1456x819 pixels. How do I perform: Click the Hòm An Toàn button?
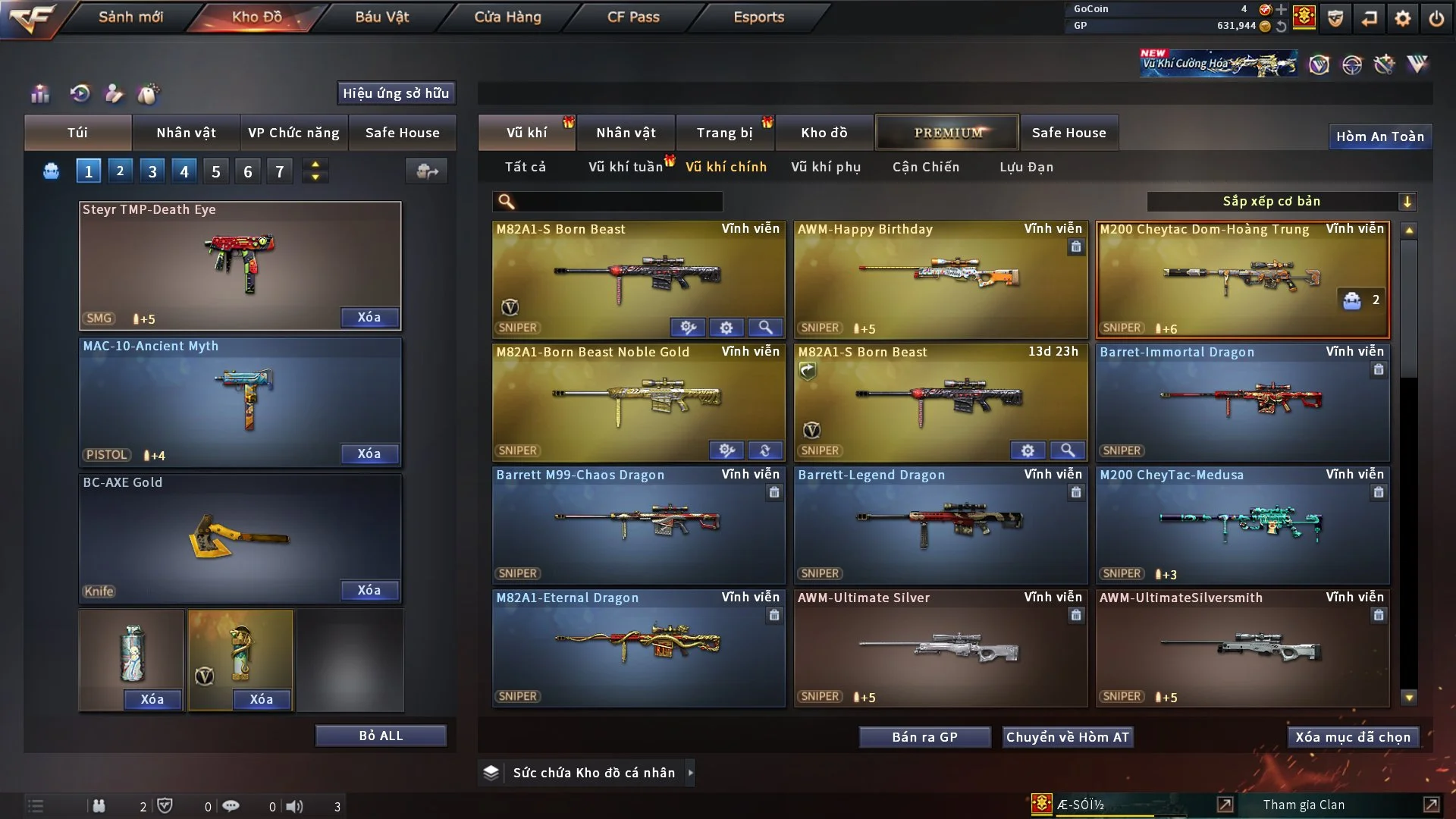[1379, 136]
